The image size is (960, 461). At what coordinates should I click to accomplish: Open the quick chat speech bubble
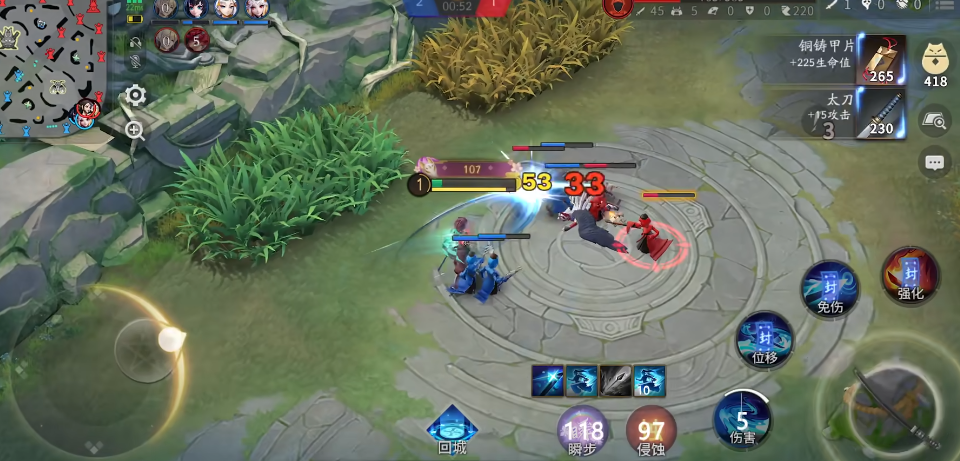coord(935,162)
